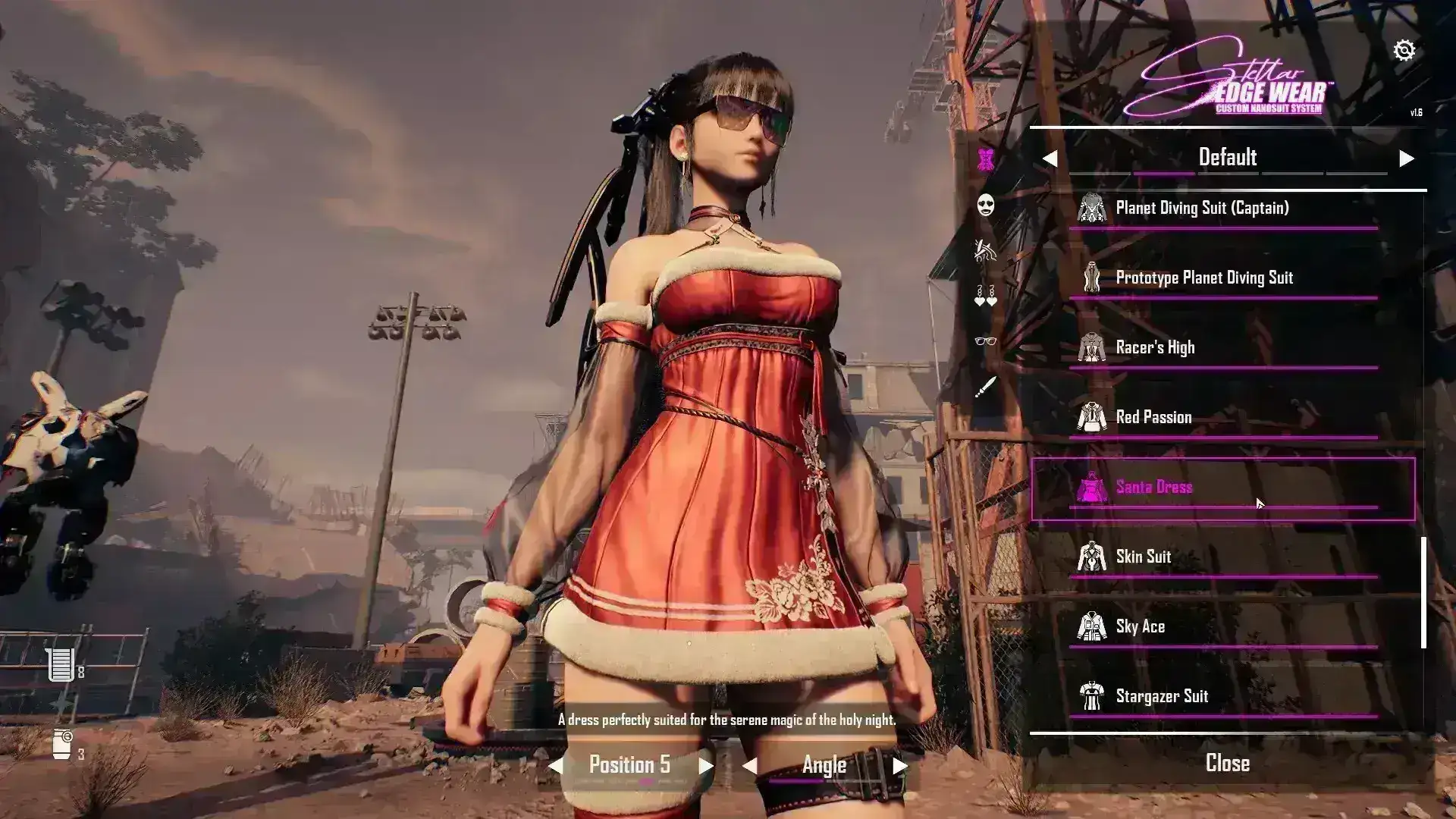This screenshot has height=819, width=1456.
Task: Close the Stellar Edge Wear menu
Action: click(1227, 763)
